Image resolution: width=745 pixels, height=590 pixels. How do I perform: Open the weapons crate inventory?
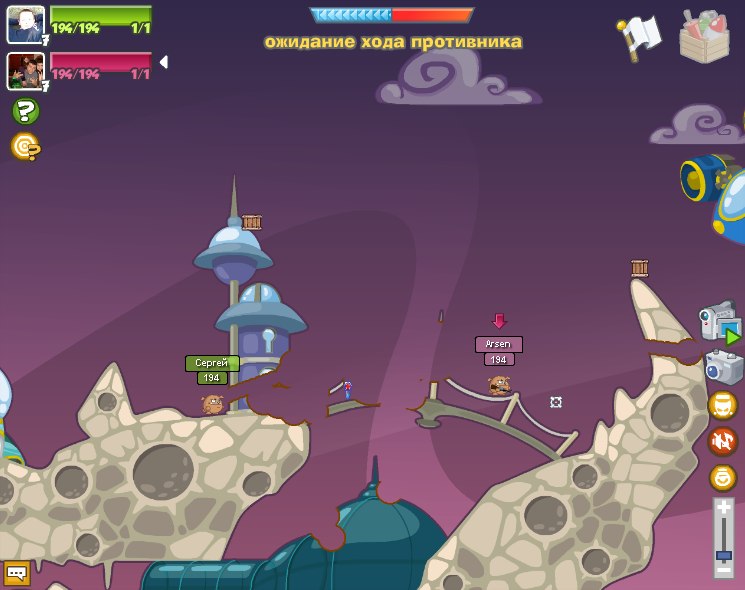[704, 37]
